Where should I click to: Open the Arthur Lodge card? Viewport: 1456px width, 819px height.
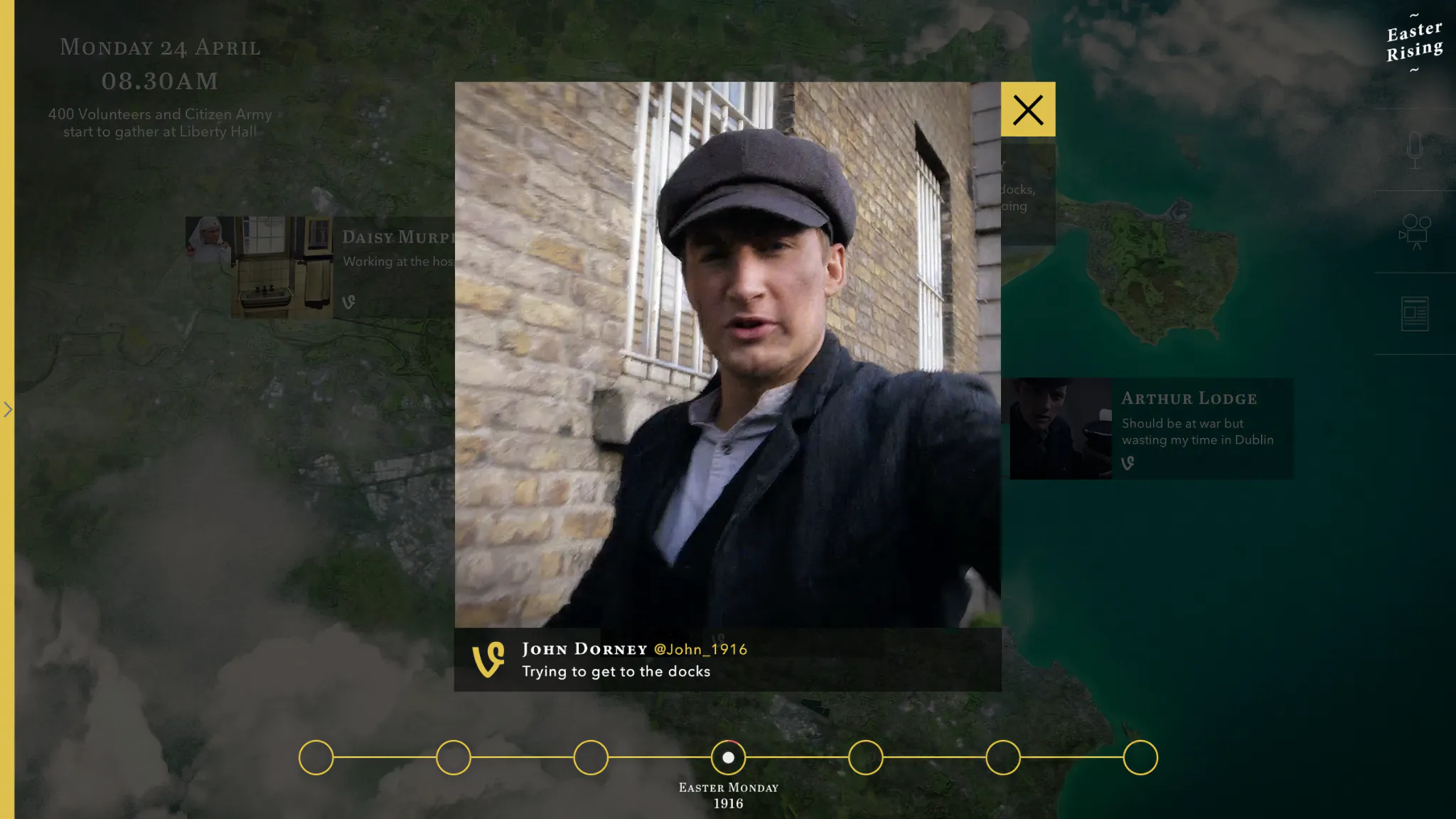point(1151,428)
